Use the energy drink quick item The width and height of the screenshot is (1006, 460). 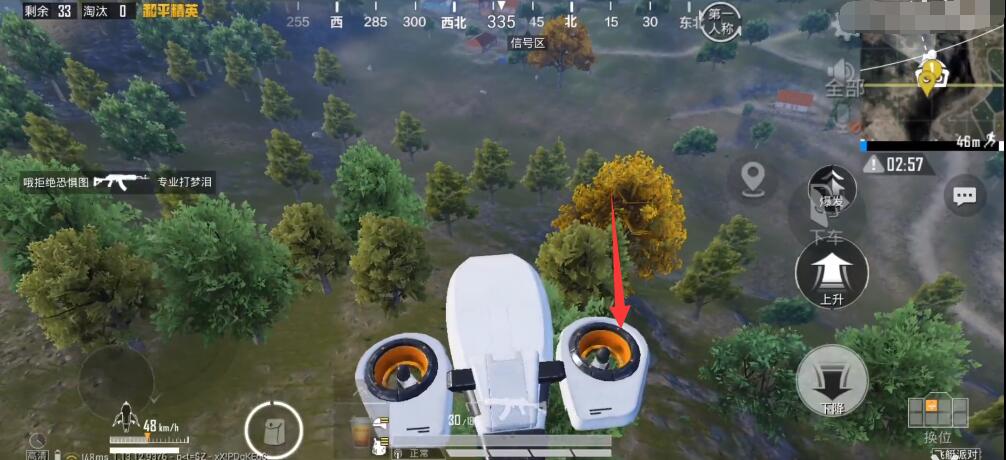[x=361, y=431]
